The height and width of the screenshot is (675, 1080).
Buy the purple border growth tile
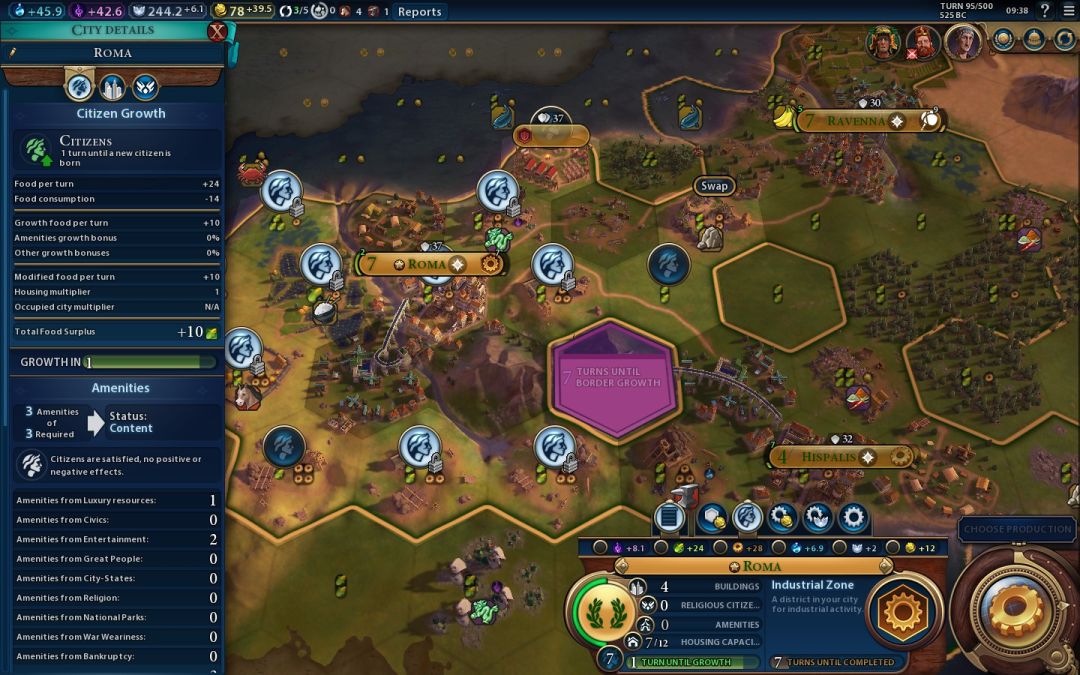(614, 378)
